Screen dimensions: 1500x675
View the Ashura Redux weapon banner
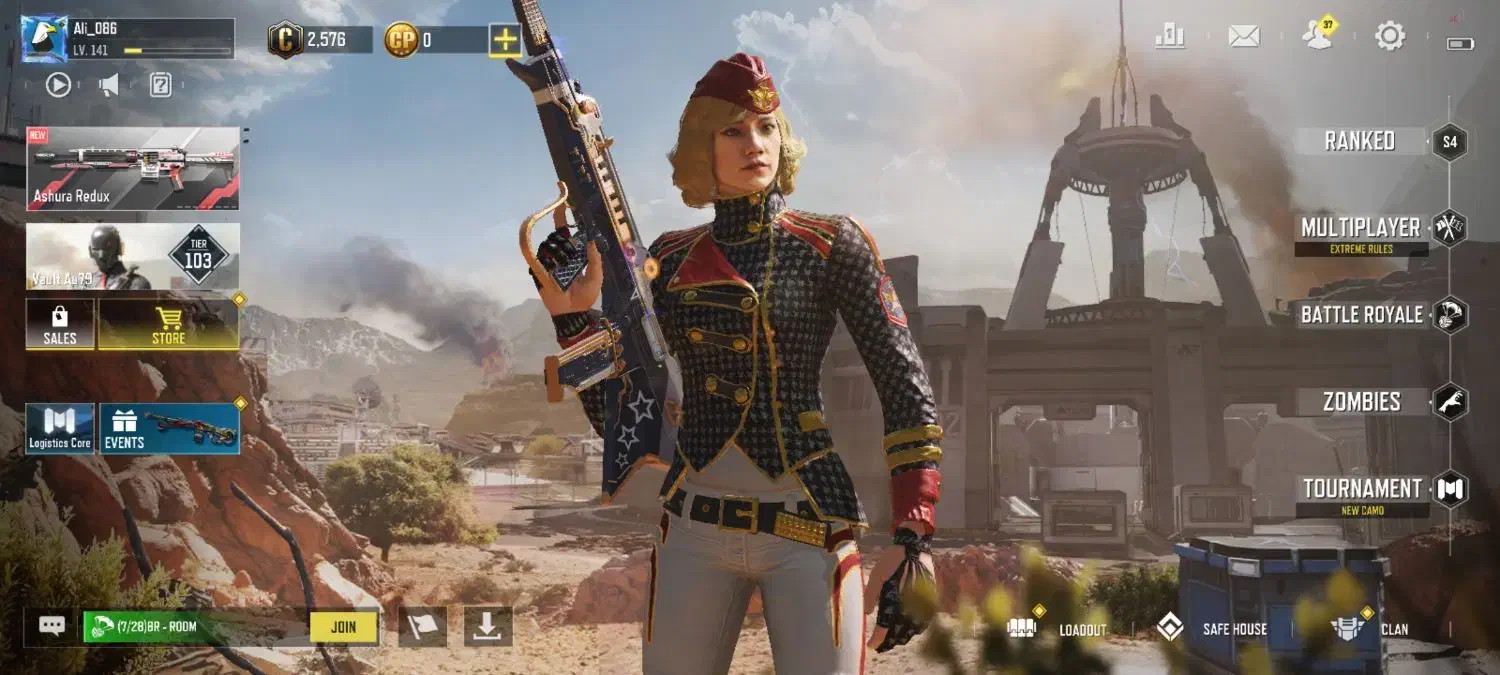click(133, 168)
